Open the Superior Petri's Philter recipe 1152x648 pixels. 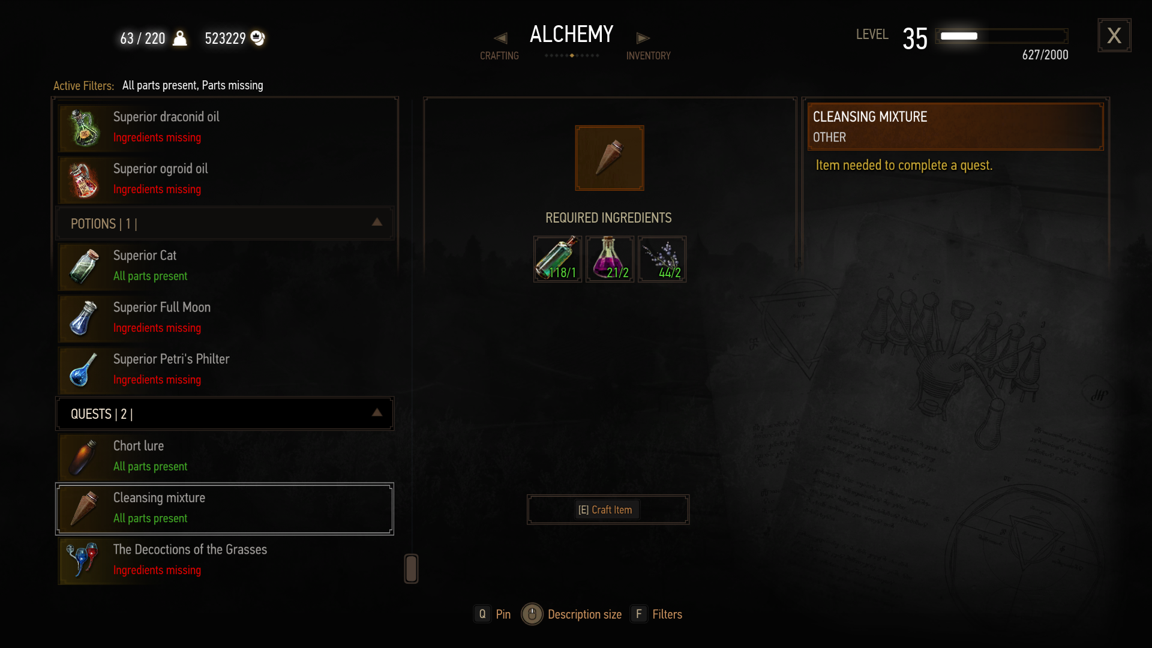pyautogui.click(x=225, y=369)
